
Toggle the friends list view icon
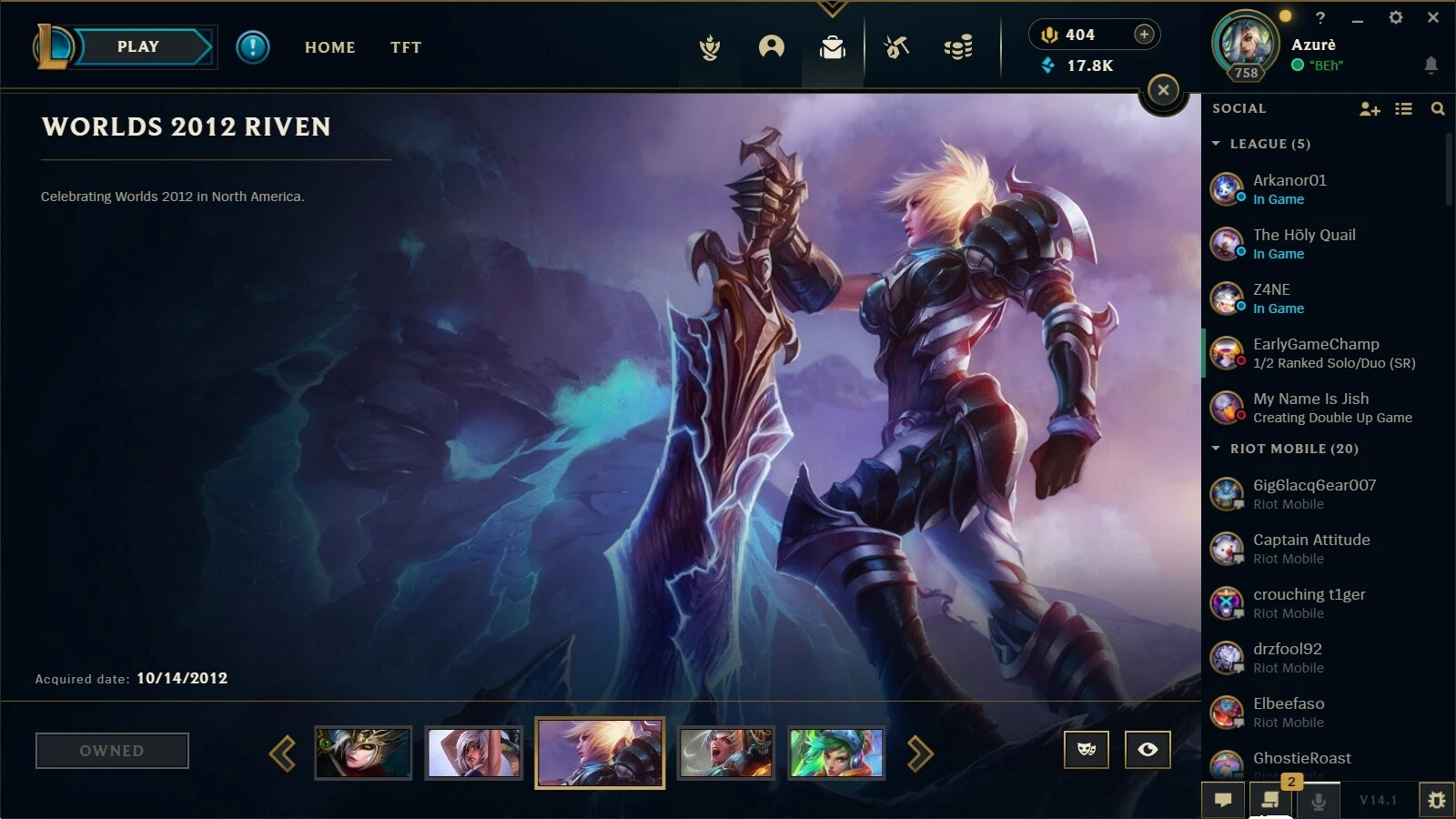pos(1404,108)
